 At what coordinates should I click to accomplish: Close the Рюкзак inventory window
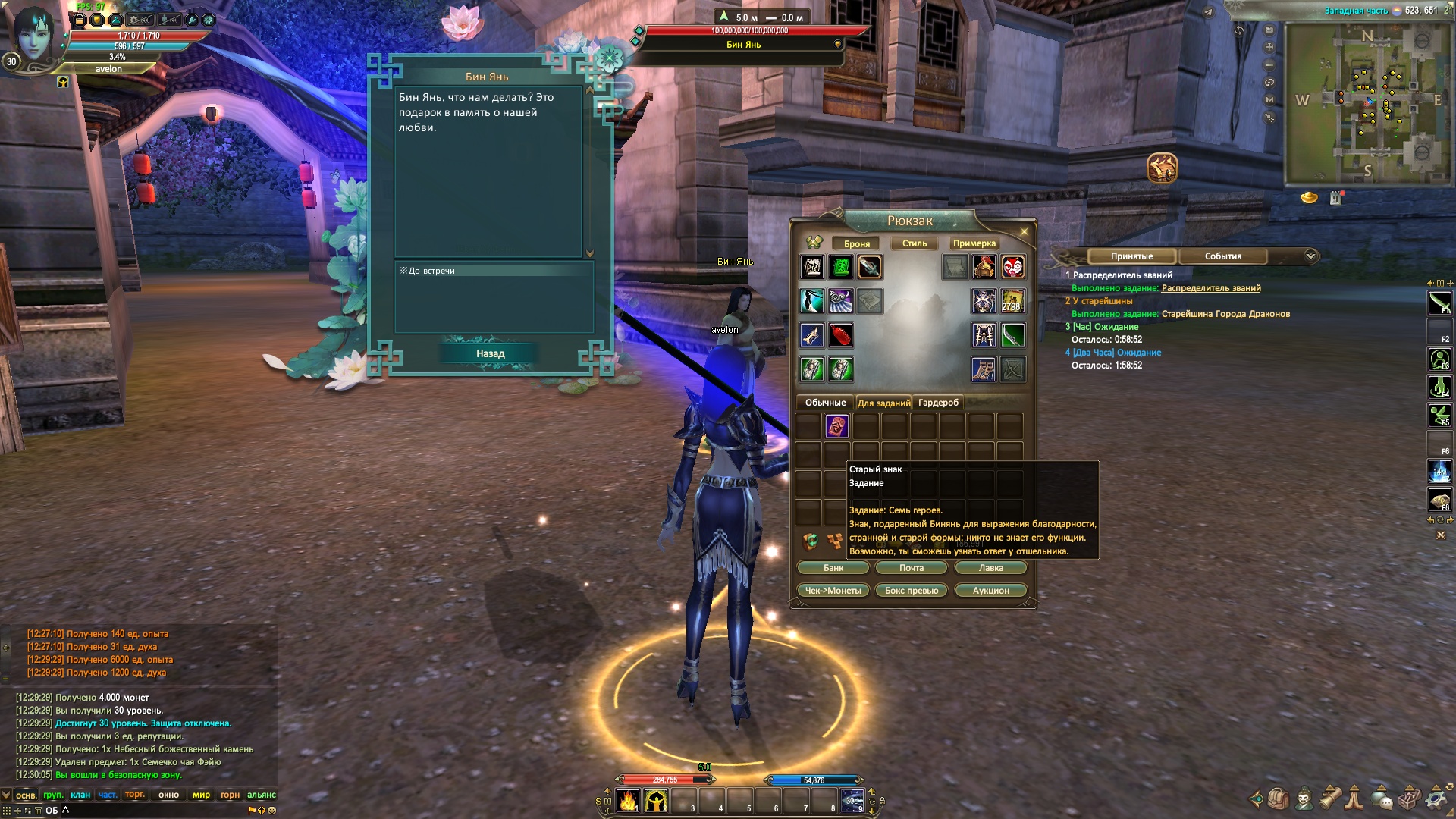click(1025, 231)
